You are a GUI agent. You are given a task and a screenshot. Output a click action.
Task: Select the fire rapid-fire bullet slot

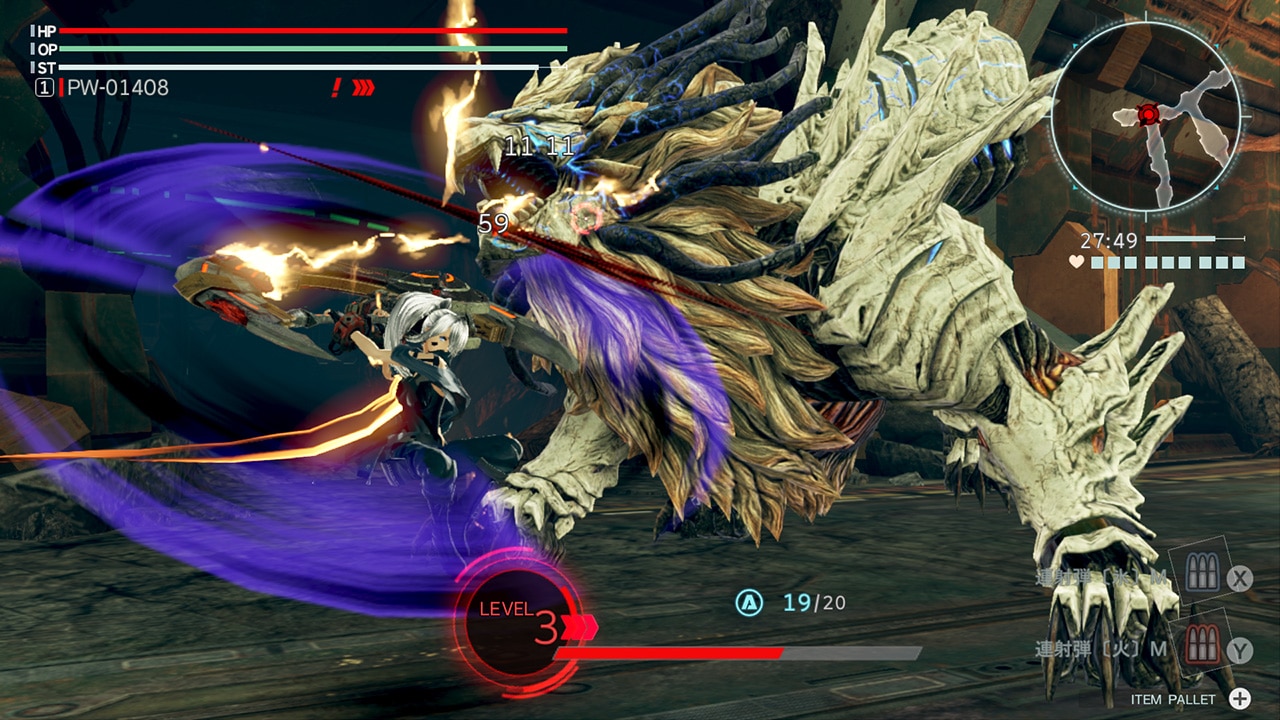click(1201, 647)
